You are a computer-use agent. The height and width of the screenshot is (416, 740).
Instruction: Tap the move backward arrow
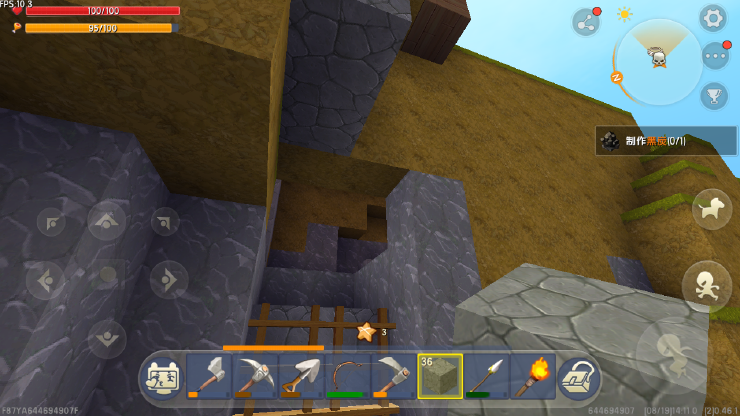point(107,338)
